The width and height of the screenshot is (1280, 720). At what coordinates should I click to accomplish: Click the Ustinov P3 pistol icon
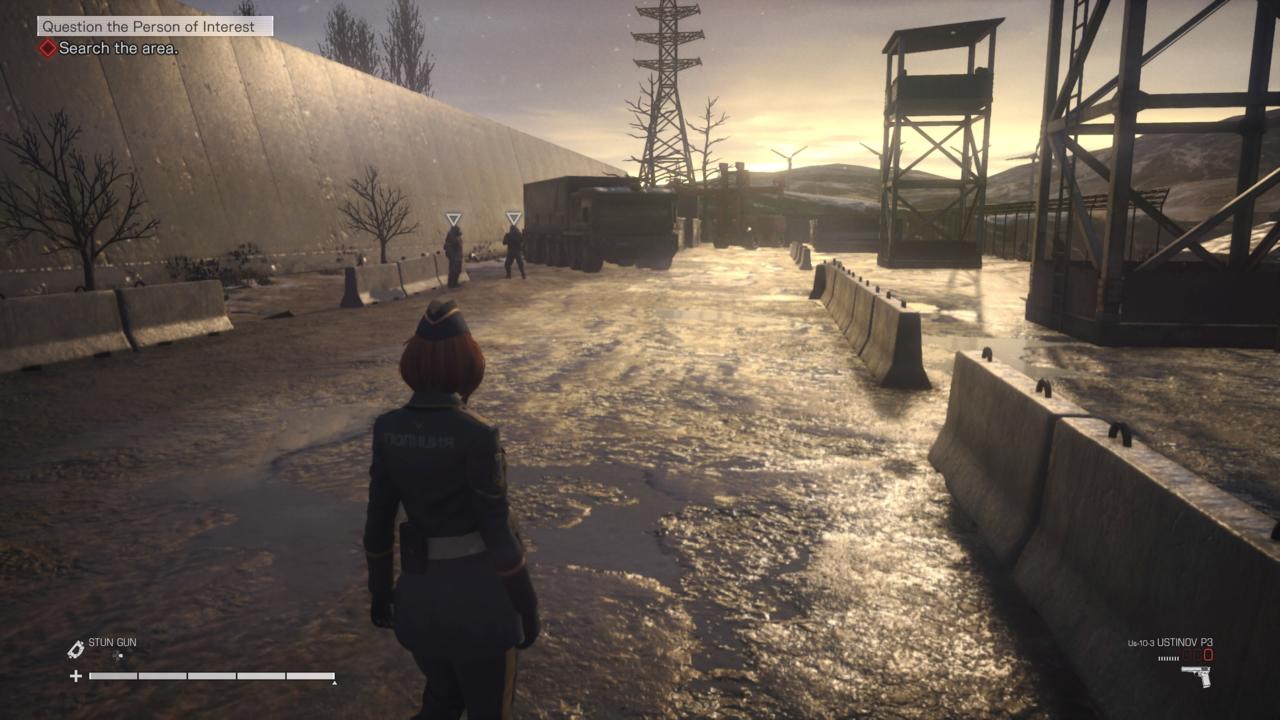pyautogui.click(x=1196, y=676)
